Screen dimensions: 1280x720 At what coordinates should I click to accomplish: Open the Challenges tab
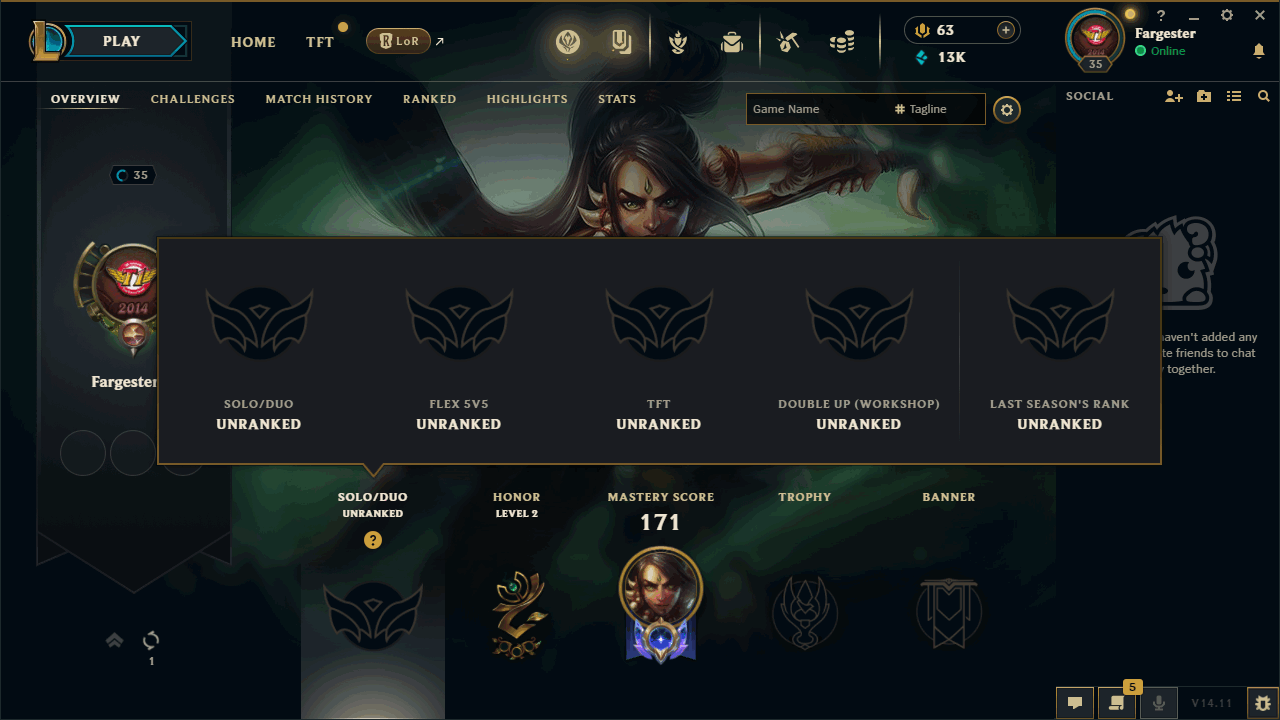click(x=192, y=99)
